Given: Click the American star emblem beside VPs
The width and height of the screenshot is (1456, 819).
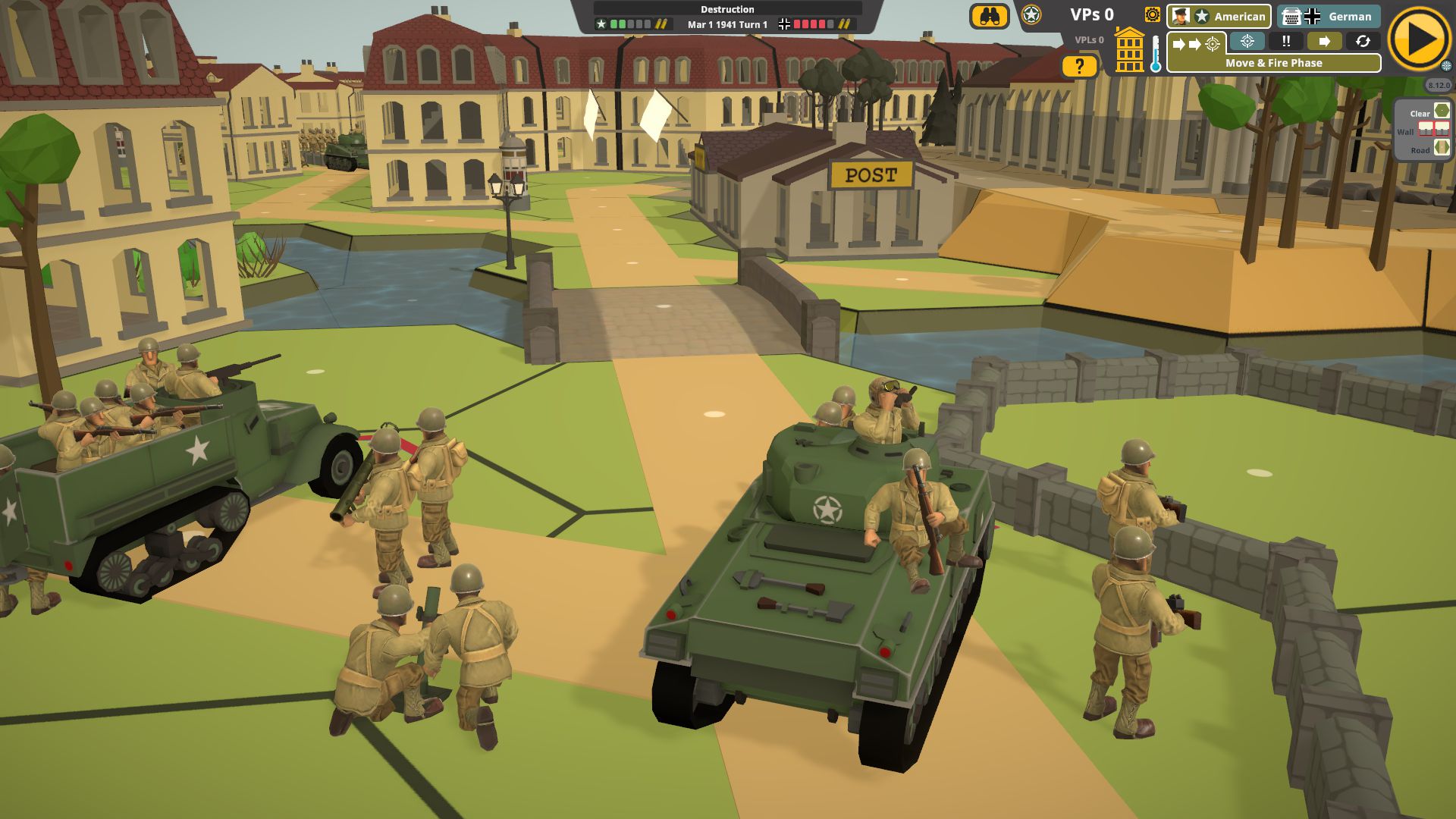Looking at the screenshot, I should click(1031, 15).
